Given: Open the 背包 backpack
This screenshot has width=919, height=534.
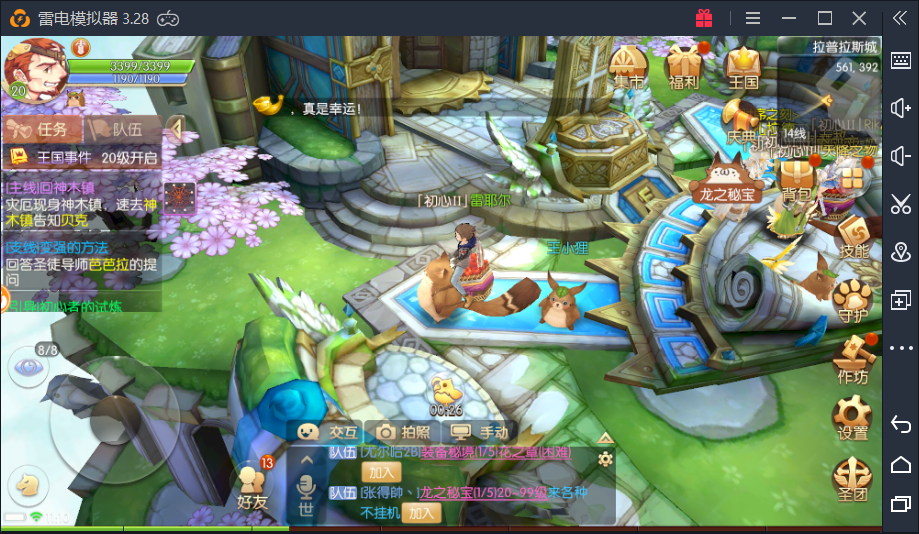Looking at the screenshot, I should pyautogui.click(x=797, y=181).
